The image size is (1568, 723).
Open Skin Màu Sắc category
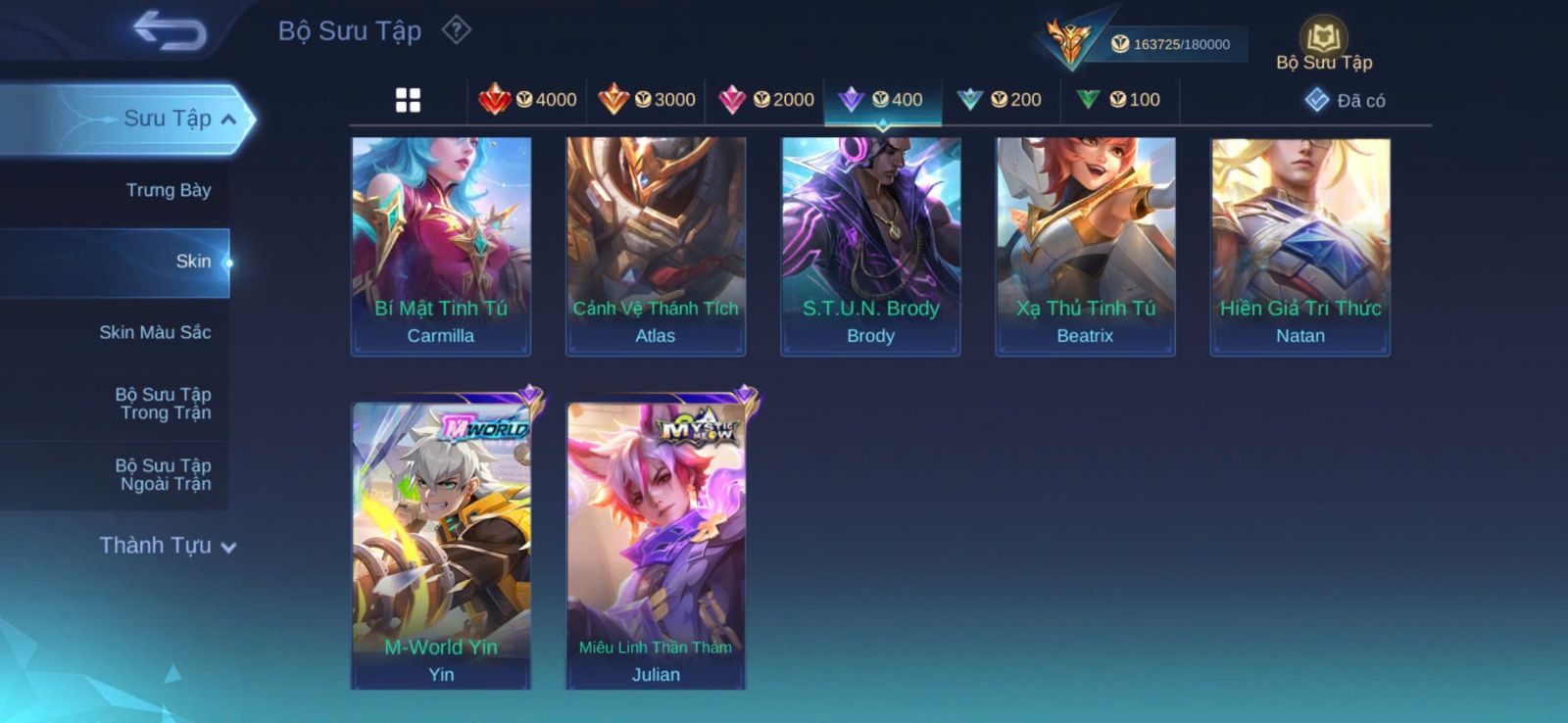(155, 332)
